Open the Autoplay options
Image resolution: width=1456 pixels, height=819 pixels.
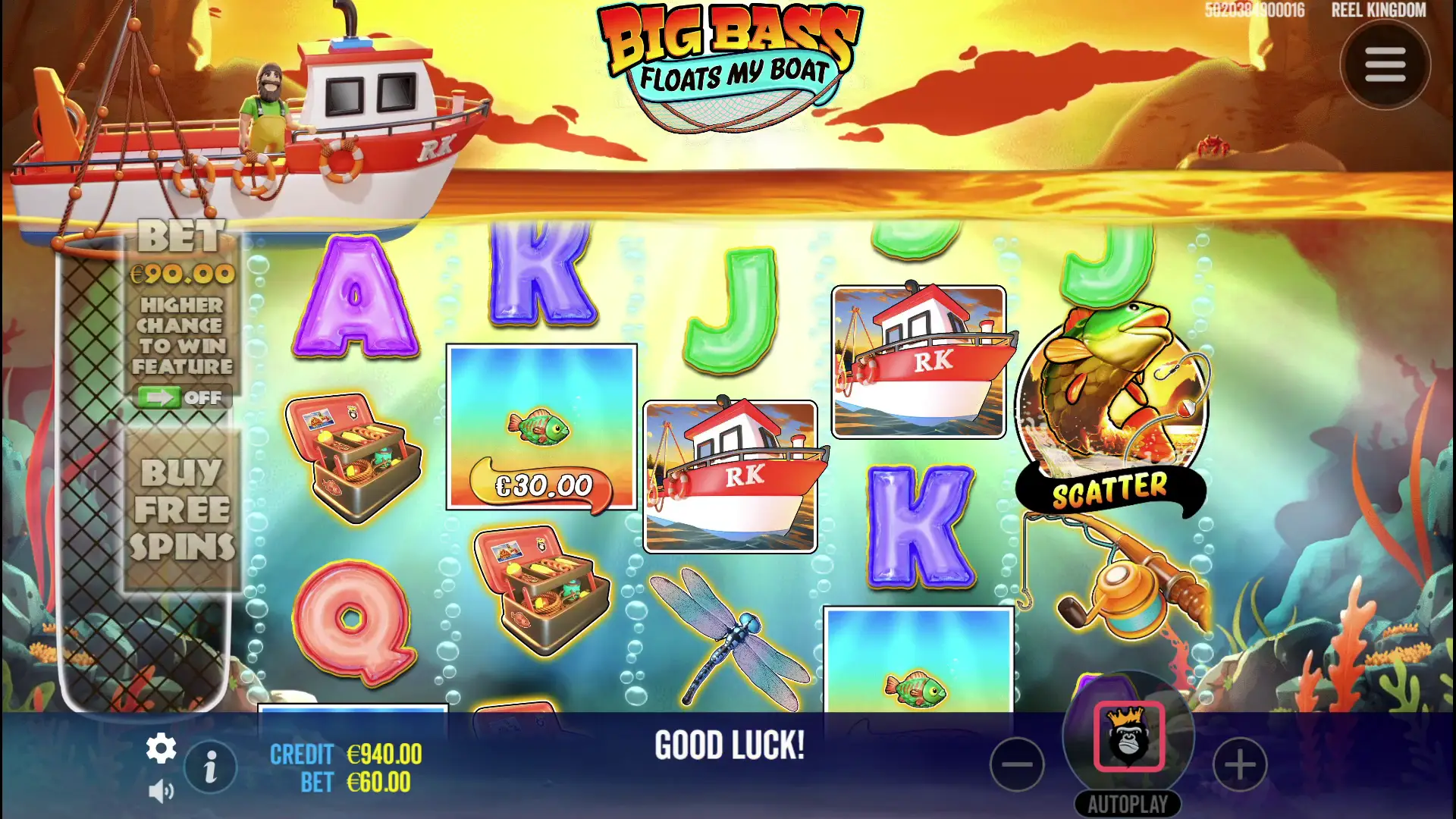(1128, 804)
